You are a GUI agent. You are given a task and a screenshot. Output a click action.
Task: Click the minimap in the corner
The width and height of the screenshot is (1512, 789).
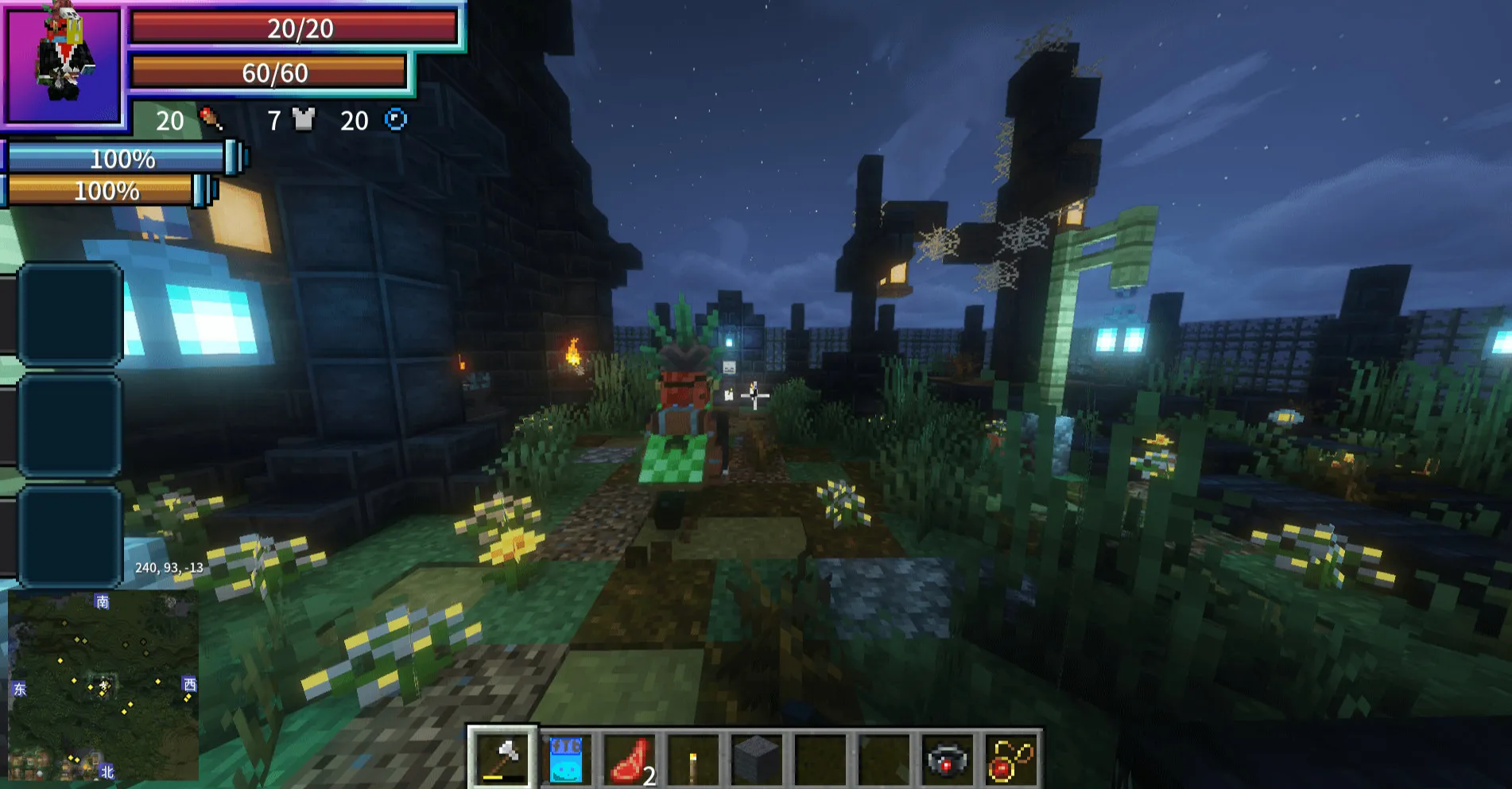tap(103, 686)
